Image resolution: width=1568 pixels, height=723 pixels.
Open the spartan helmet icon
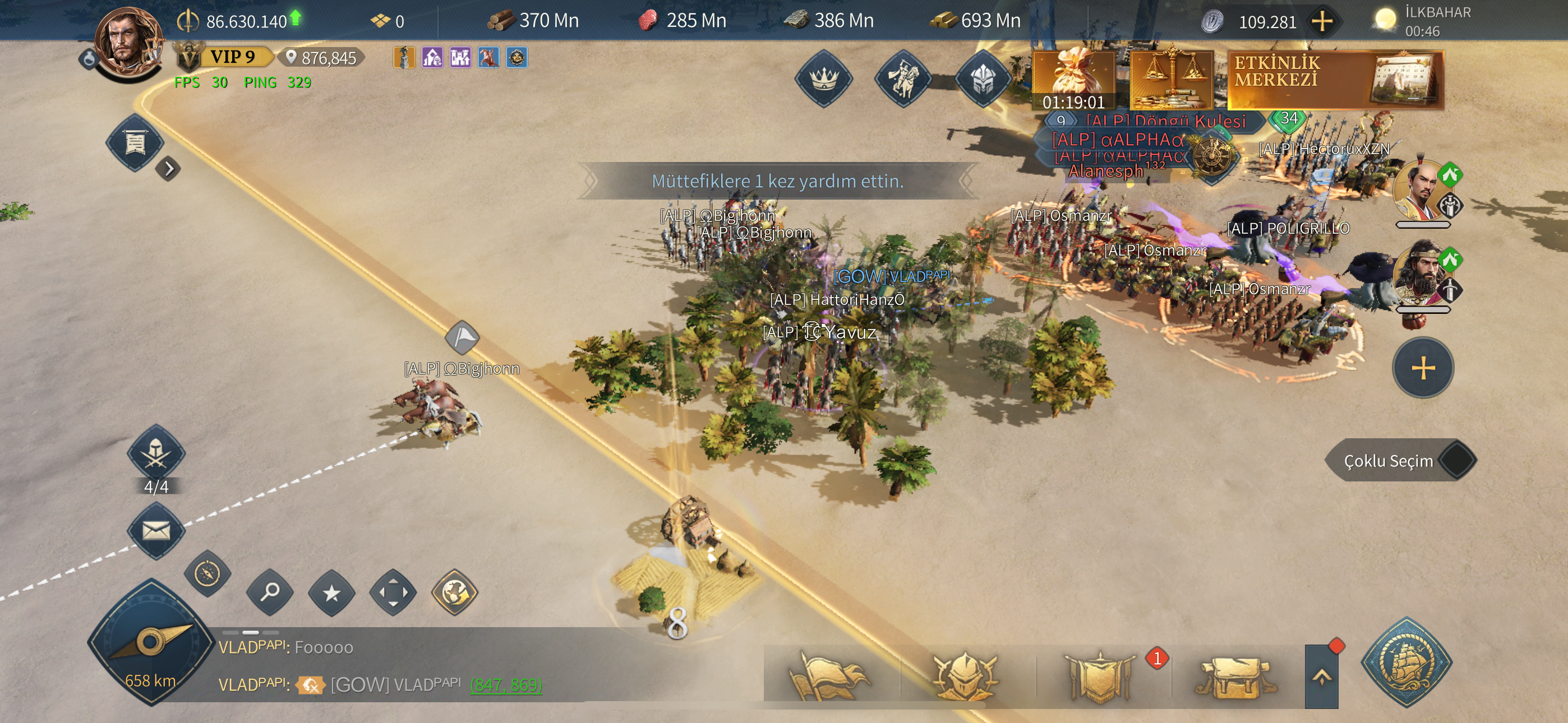(x=982, y=79)
